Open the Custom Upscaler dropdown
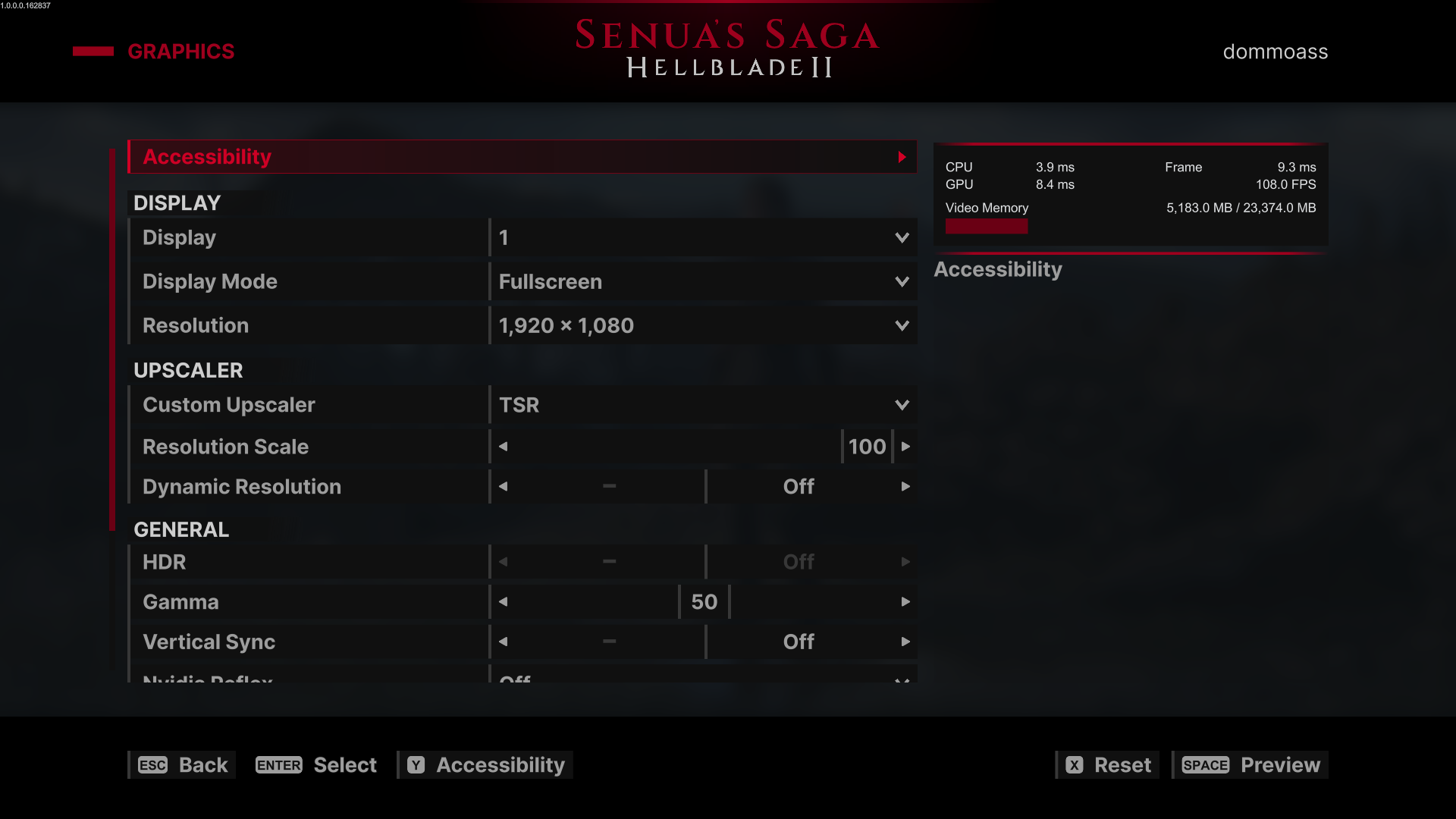Image resolution: width=1456 pixels, height=819 pixels. [703, 405]
